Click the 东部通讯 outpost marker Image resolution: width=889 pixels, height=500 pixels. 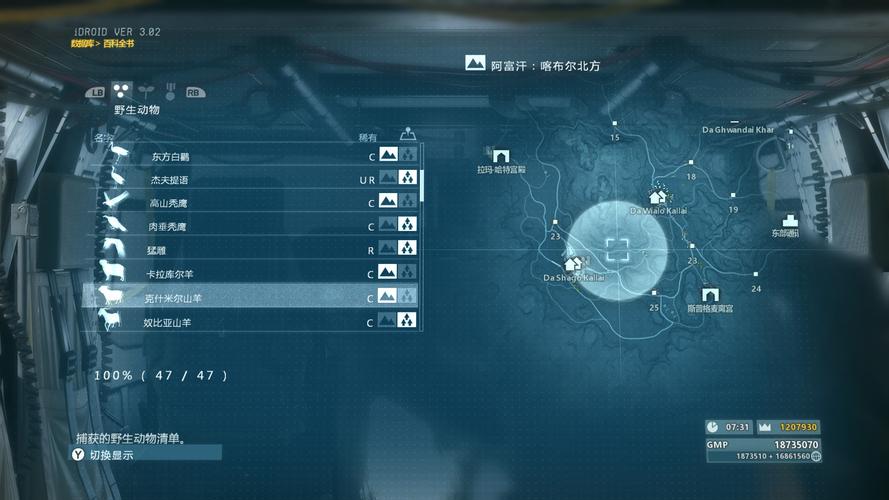coord(790,220)
